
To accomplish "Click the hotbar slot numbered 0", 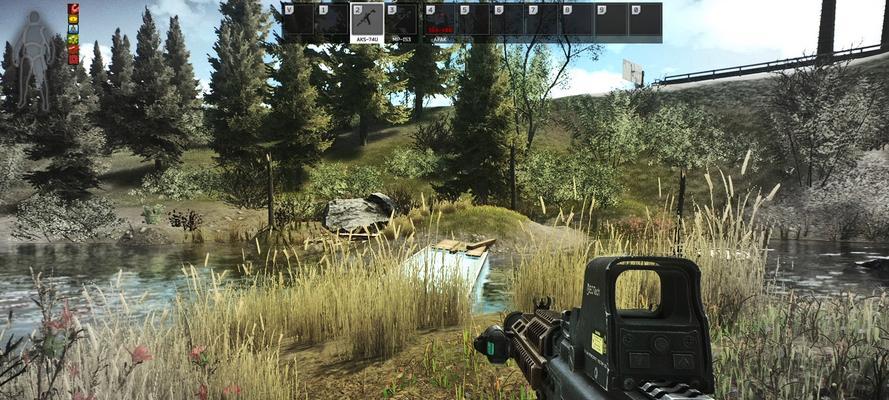I will pyautogui.click(x=645, y=21).
